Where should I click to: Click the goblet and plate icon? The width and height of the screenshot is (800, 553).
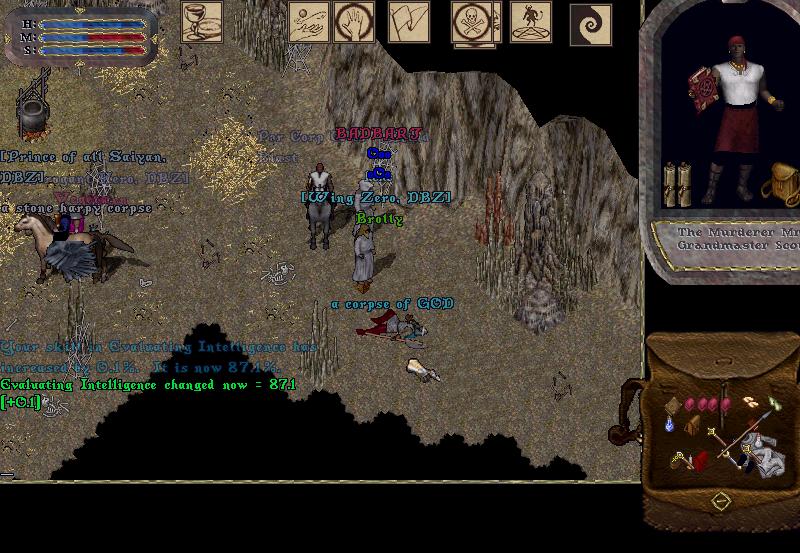click(x=201, y=22)
